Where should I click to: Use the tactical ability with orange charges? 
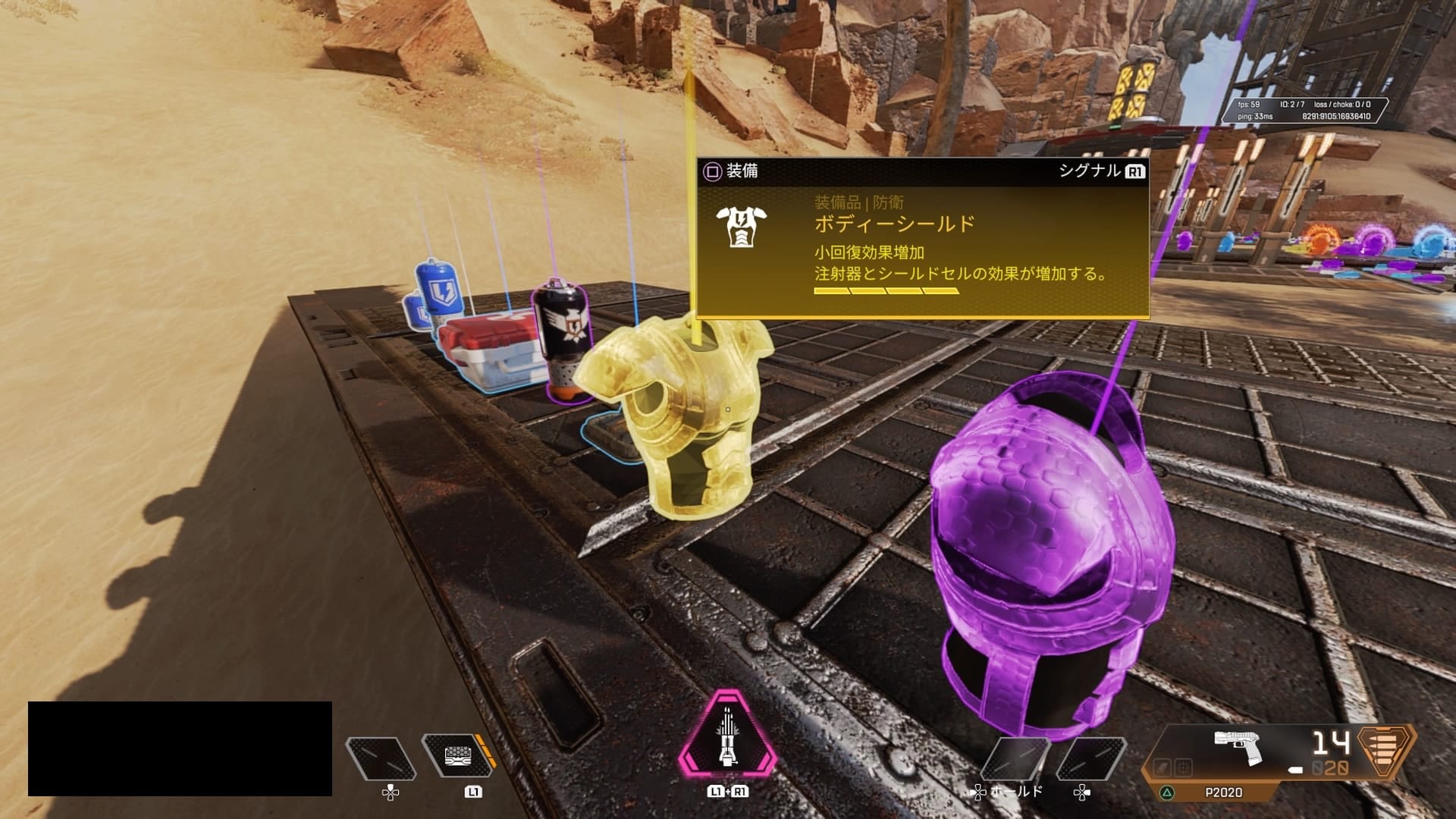[x=457, y=756]
